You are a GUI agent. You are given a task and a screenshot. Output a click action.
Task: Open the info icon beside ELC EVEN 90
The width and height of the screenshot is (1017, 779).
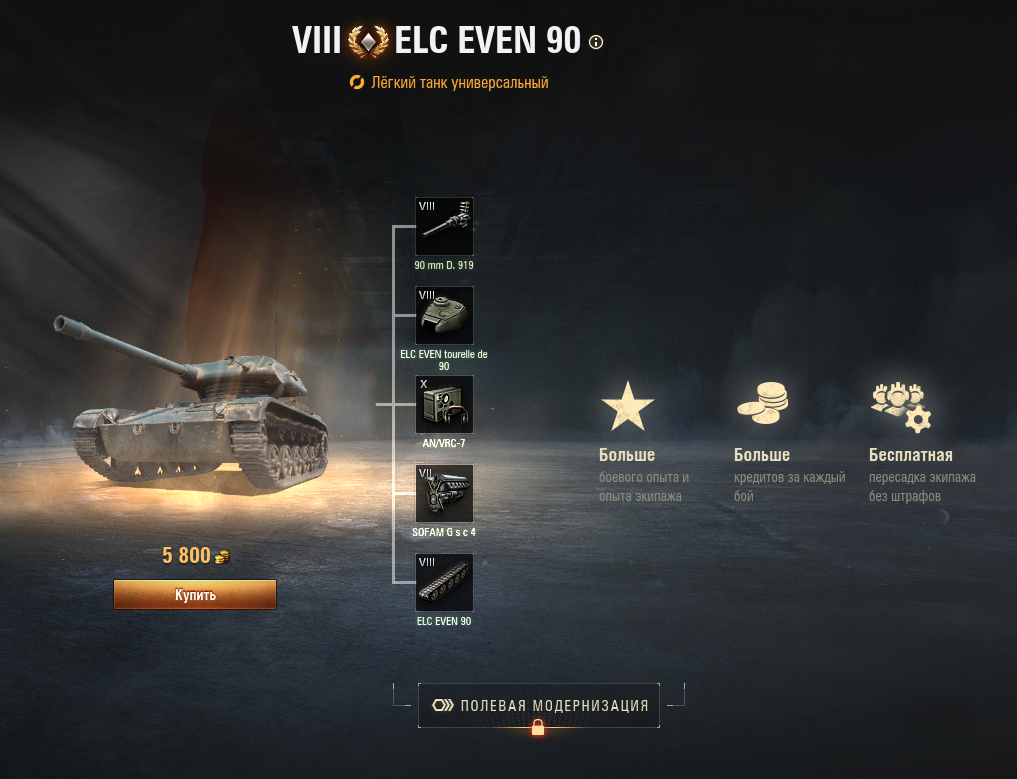tap(597, 42)
